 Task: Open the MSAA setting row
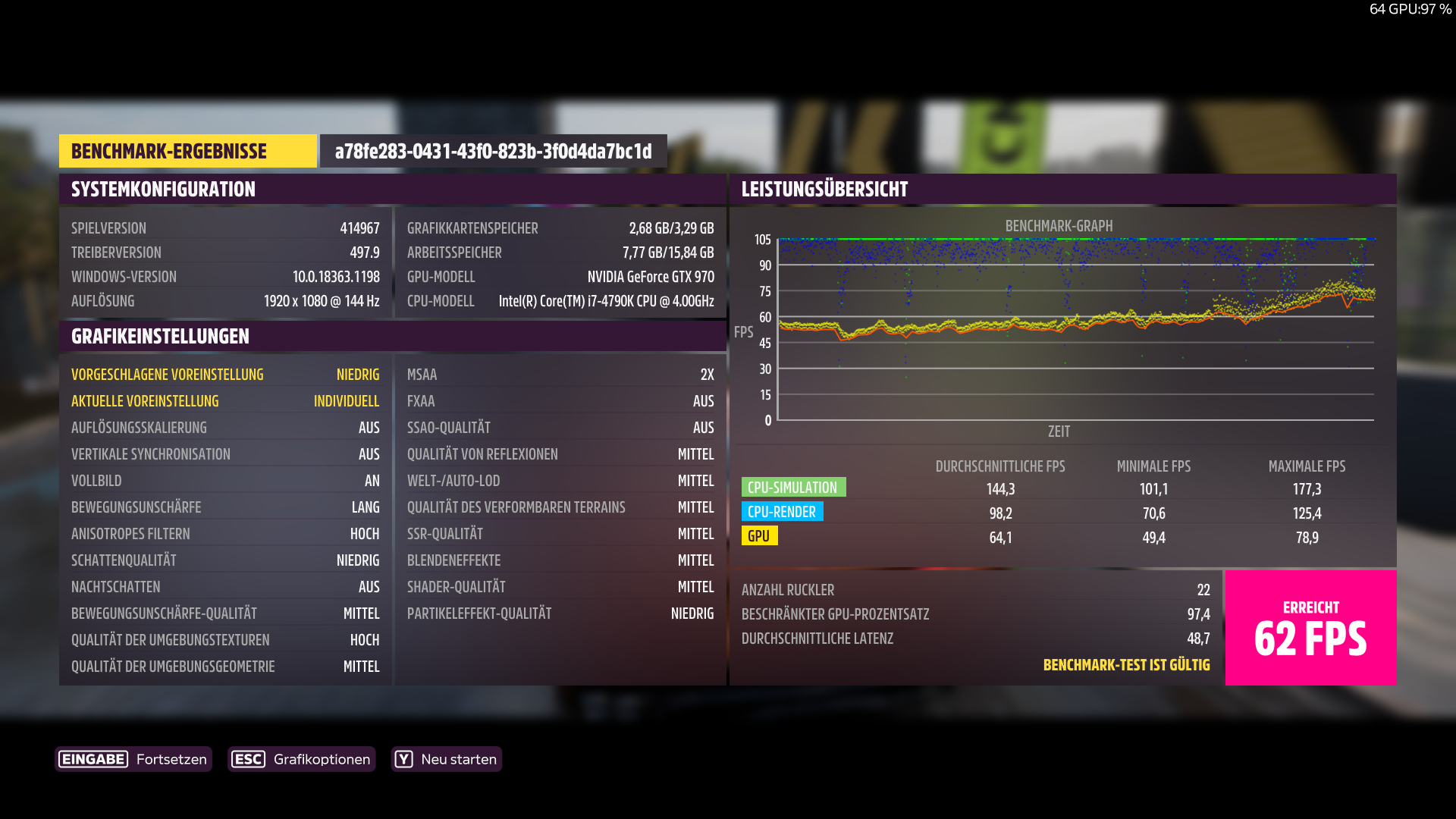point(560,374)
